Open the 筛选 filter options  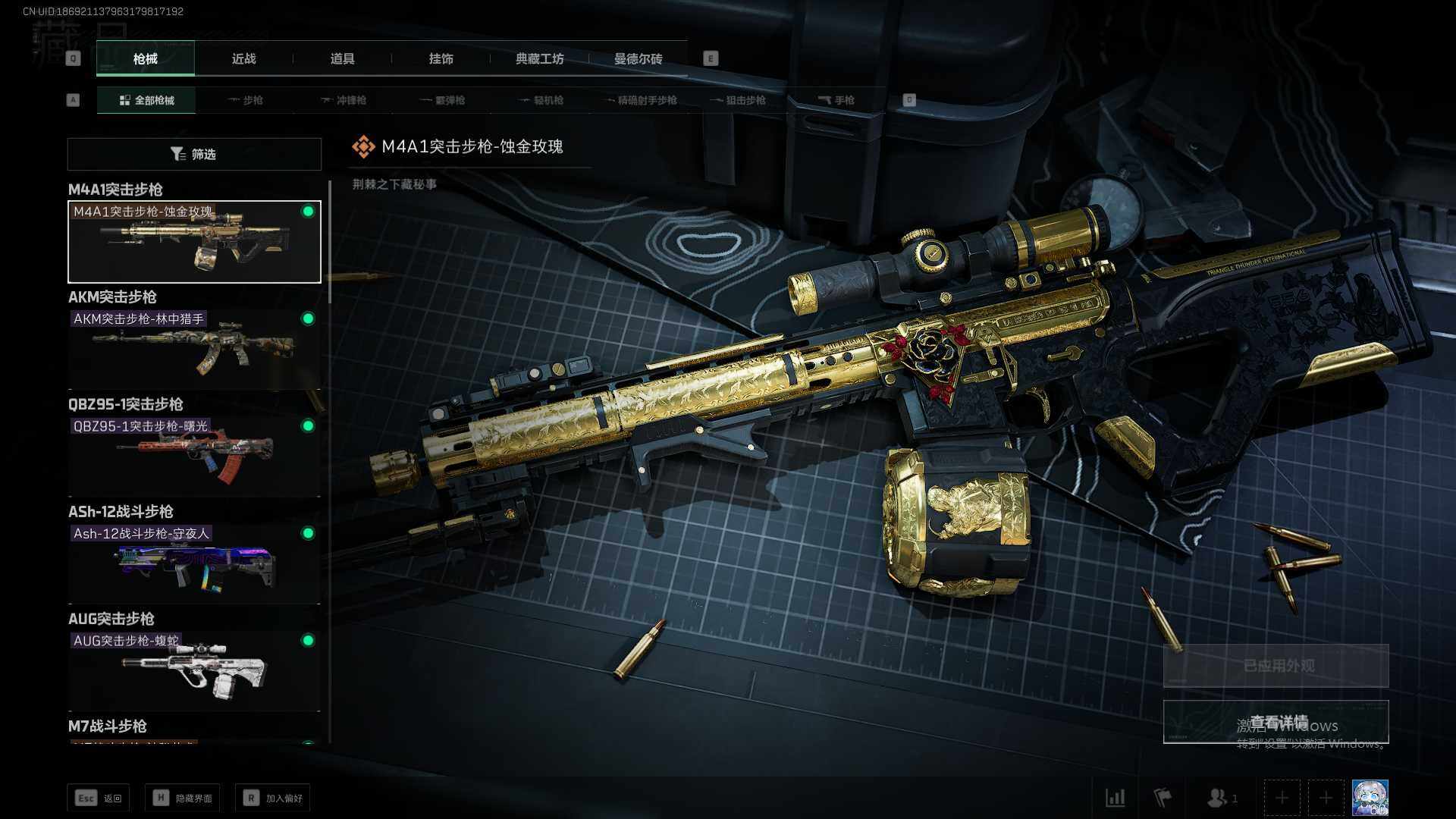[194, 154]
